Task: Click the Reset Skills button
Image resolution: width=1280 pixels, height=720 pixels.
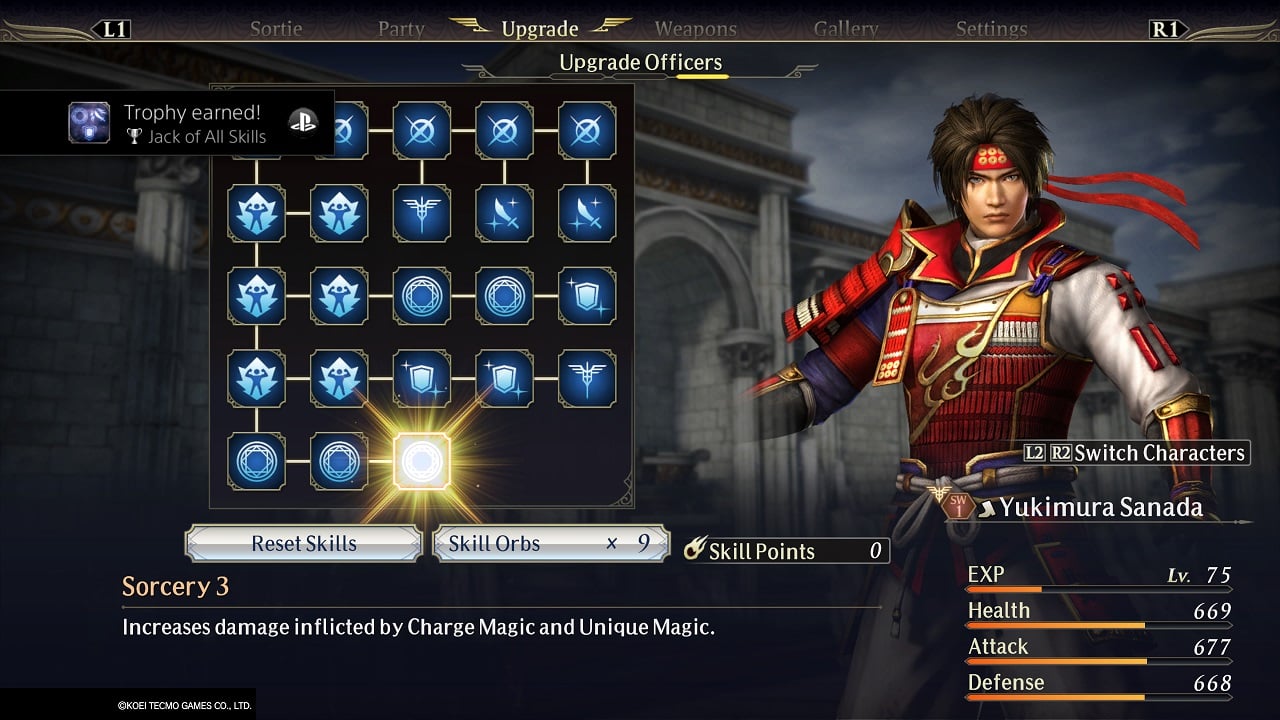Action: tap(304, 543)
